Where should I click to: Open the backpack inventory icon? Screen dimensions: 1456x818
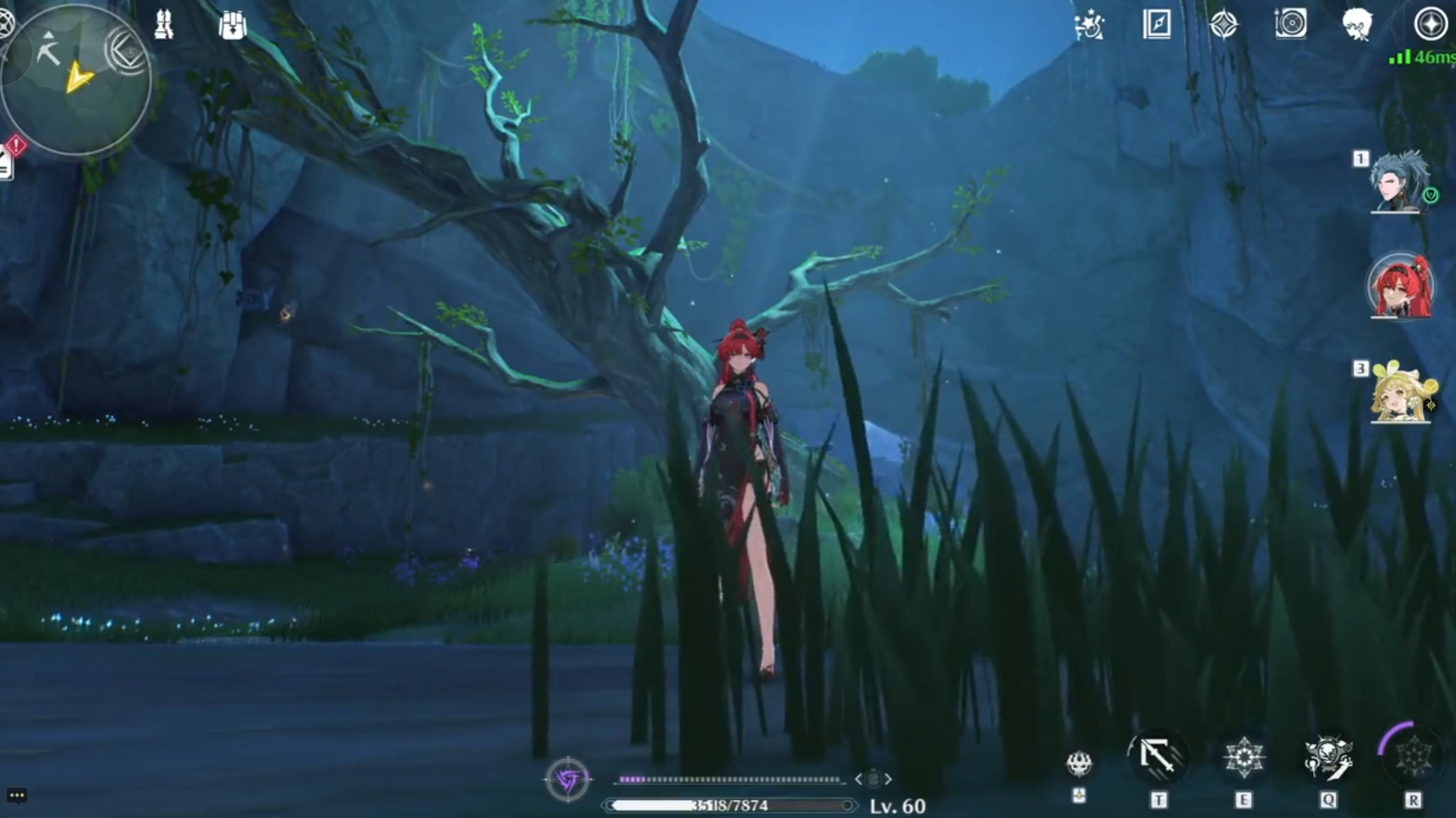tap(232, 25)
